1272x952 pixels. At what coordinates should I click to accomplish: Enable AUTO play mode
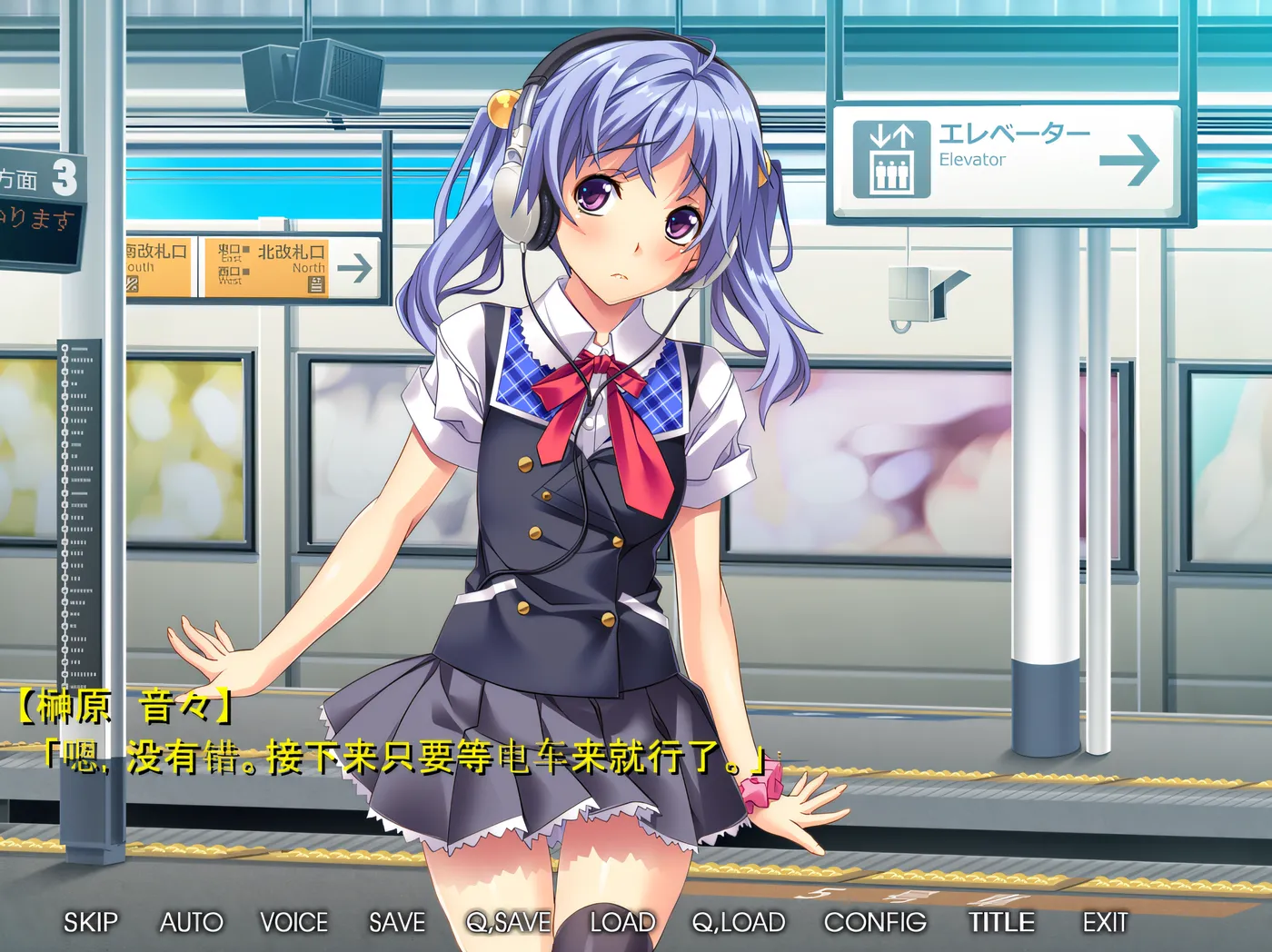pyautogui.click(x=192, y=922)
